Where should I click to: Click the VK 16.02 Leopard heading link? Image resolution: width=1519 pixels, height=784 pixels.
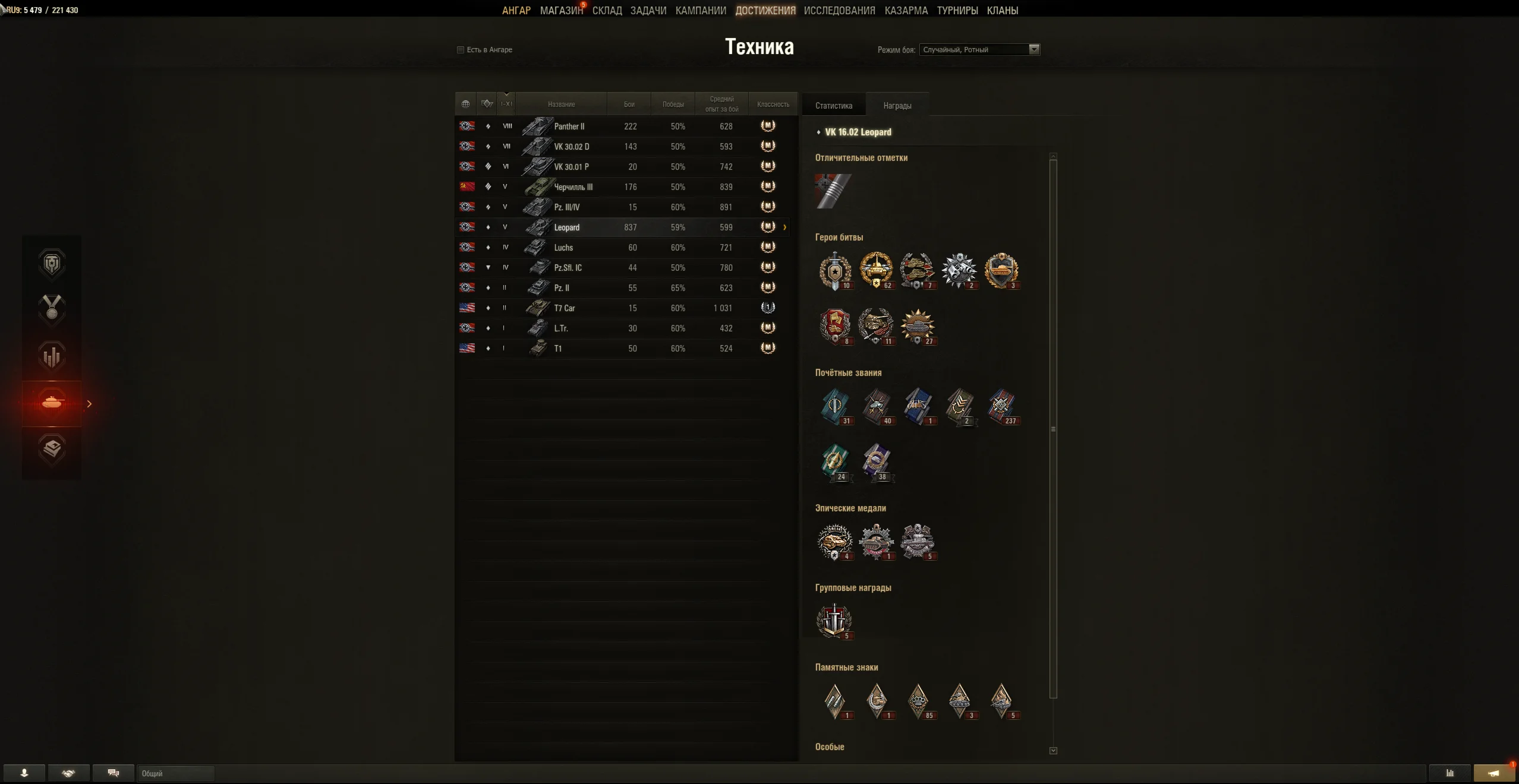(857, 132)
